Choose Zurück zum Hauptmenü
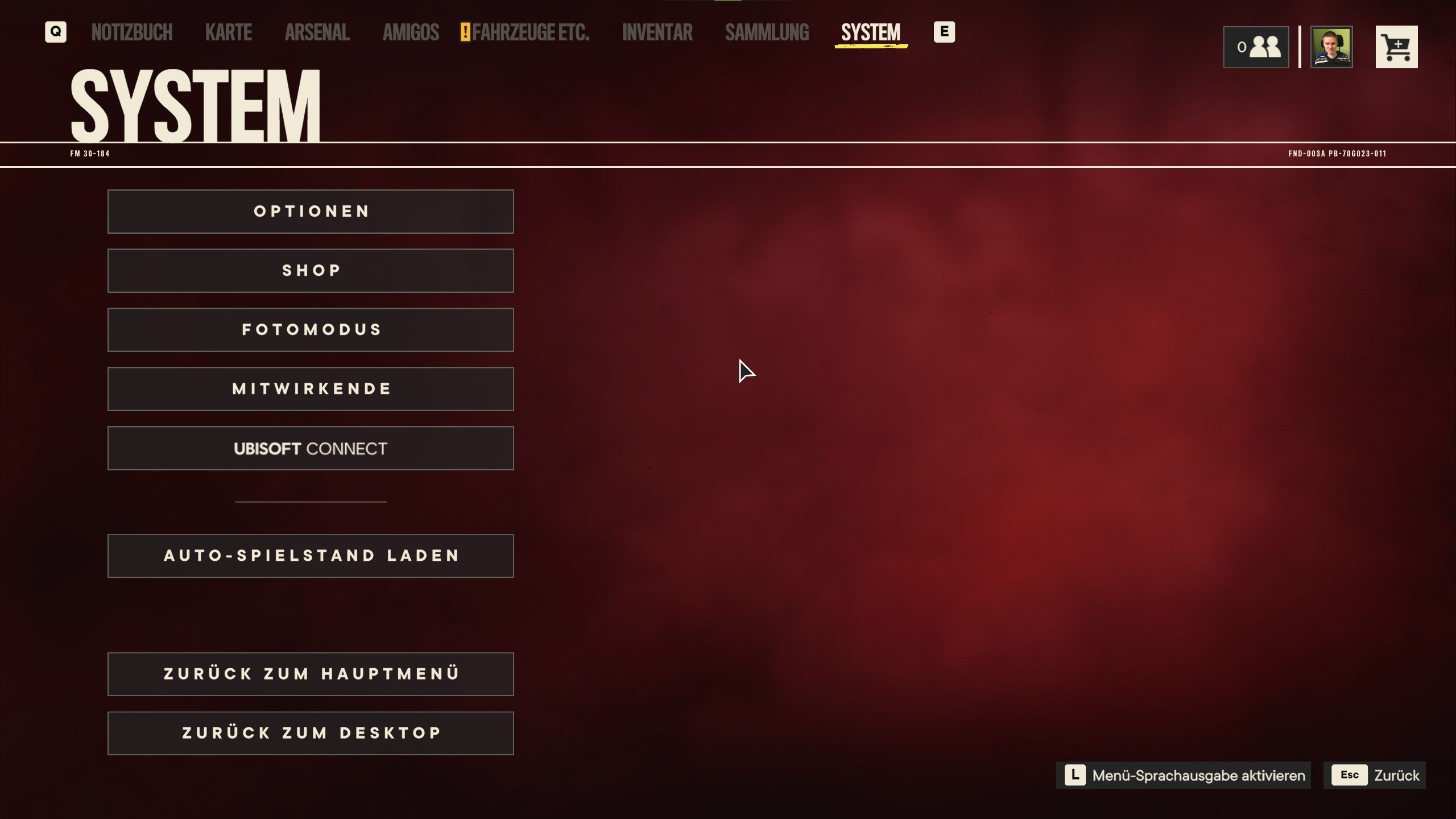1456x819 pixels. [x=311, y=674]
